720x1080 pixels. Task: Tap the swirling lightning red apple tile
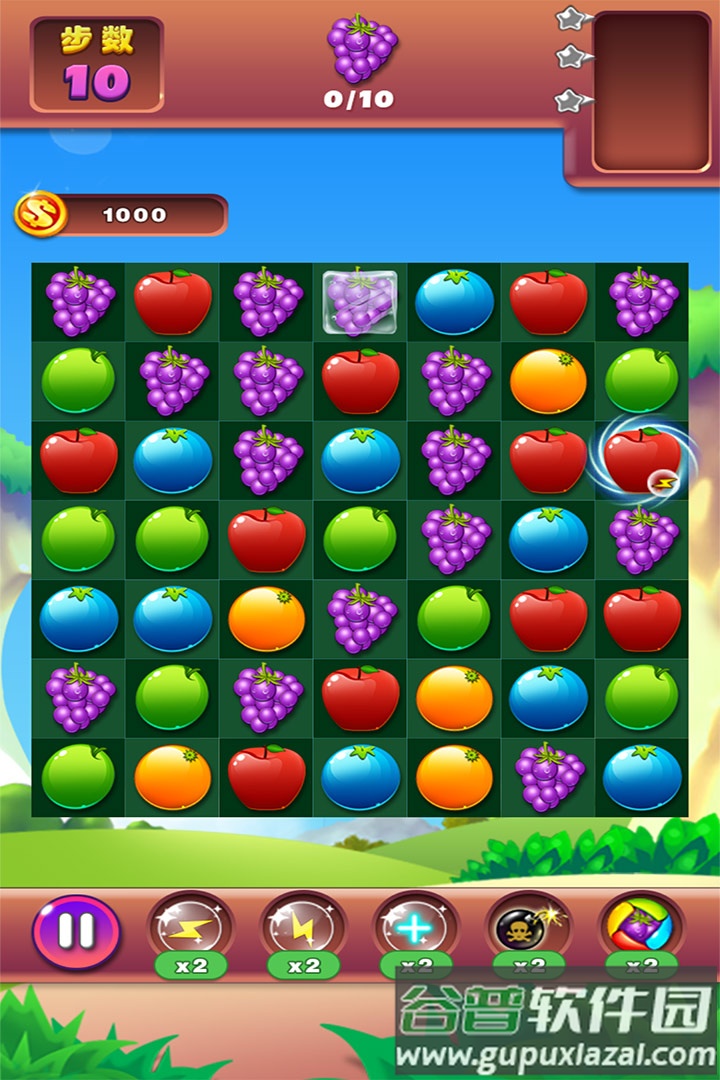click(641, 460)
